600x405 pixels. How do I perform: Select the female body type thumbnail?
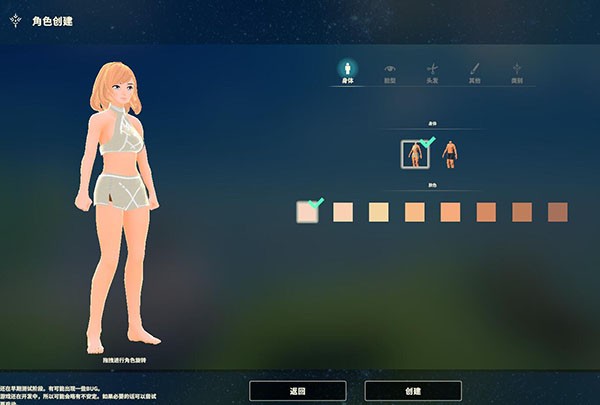pyautogui.click(x=414, y=154)
